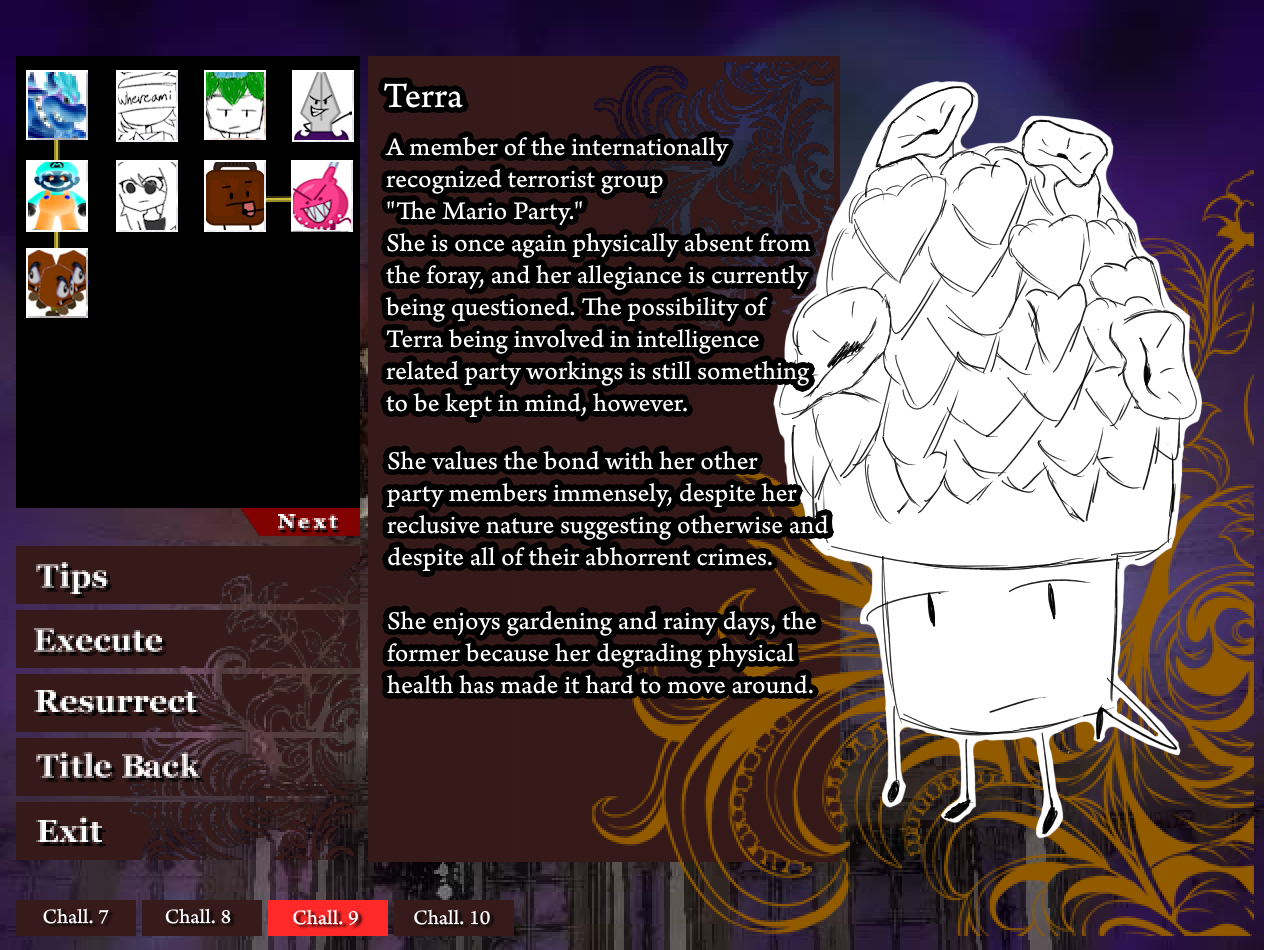Open the Chall. 8 tab

click(198, 917)
